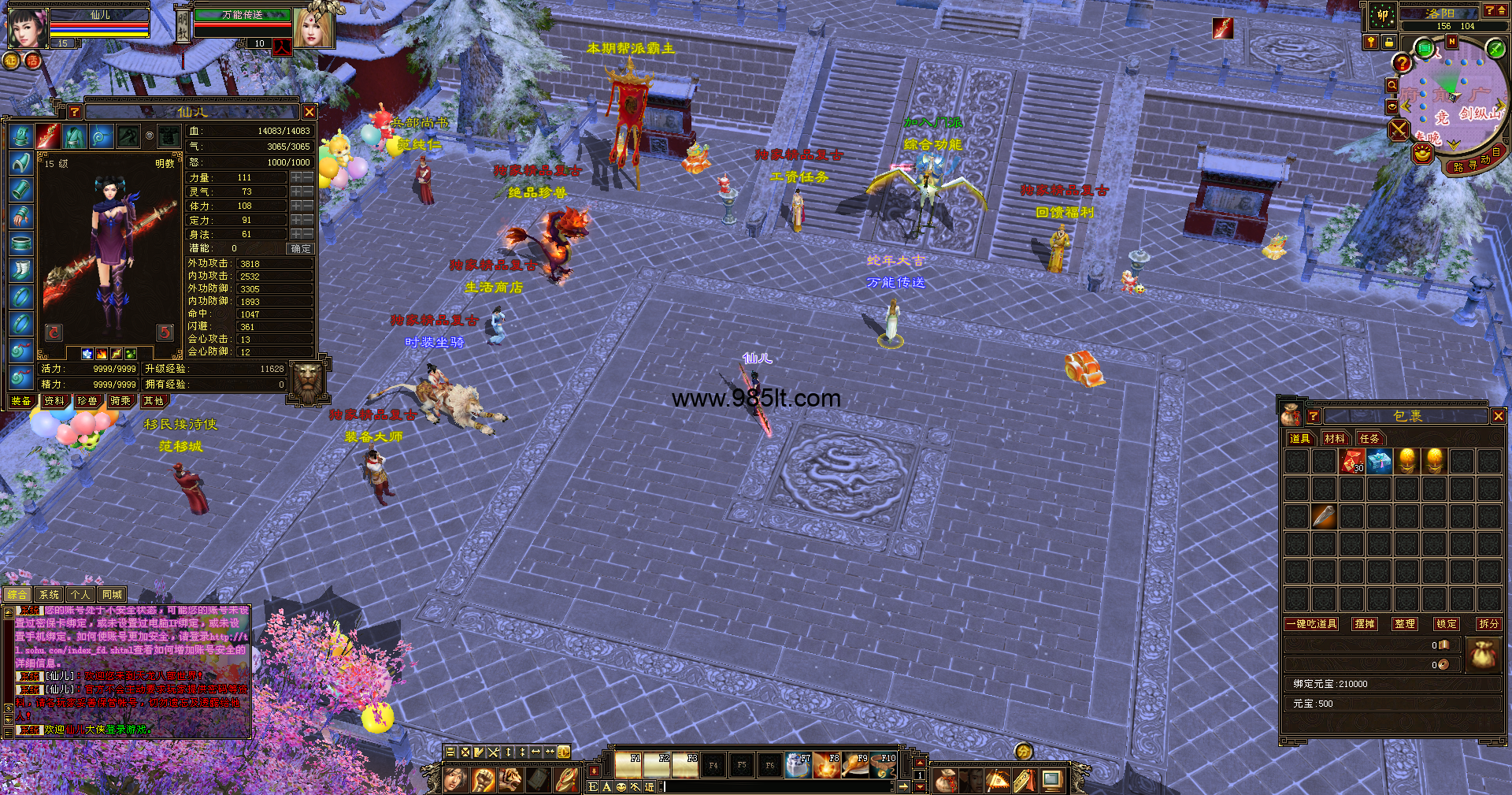This screenshot has width=1512, height=795.
Task: Click the chat text input box
Action: point(780,786)
